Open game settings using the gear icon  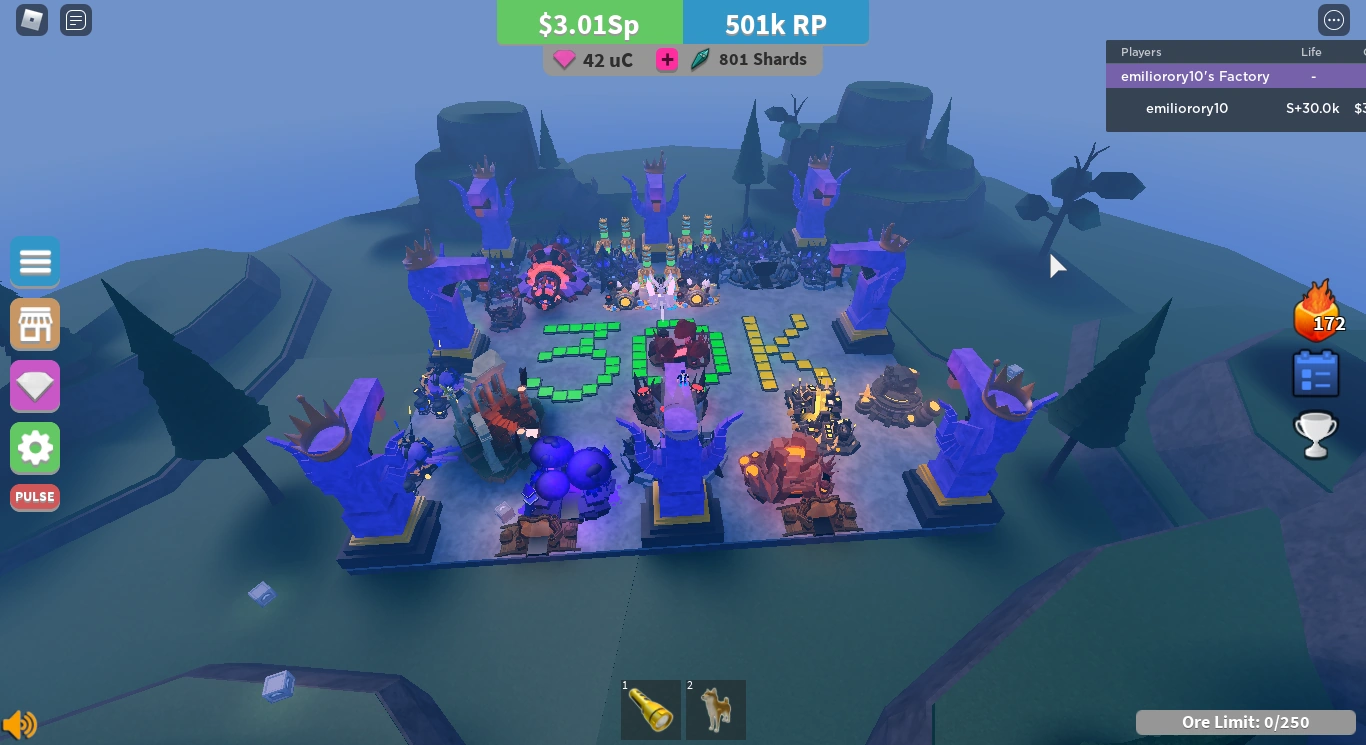coord(35,448)
